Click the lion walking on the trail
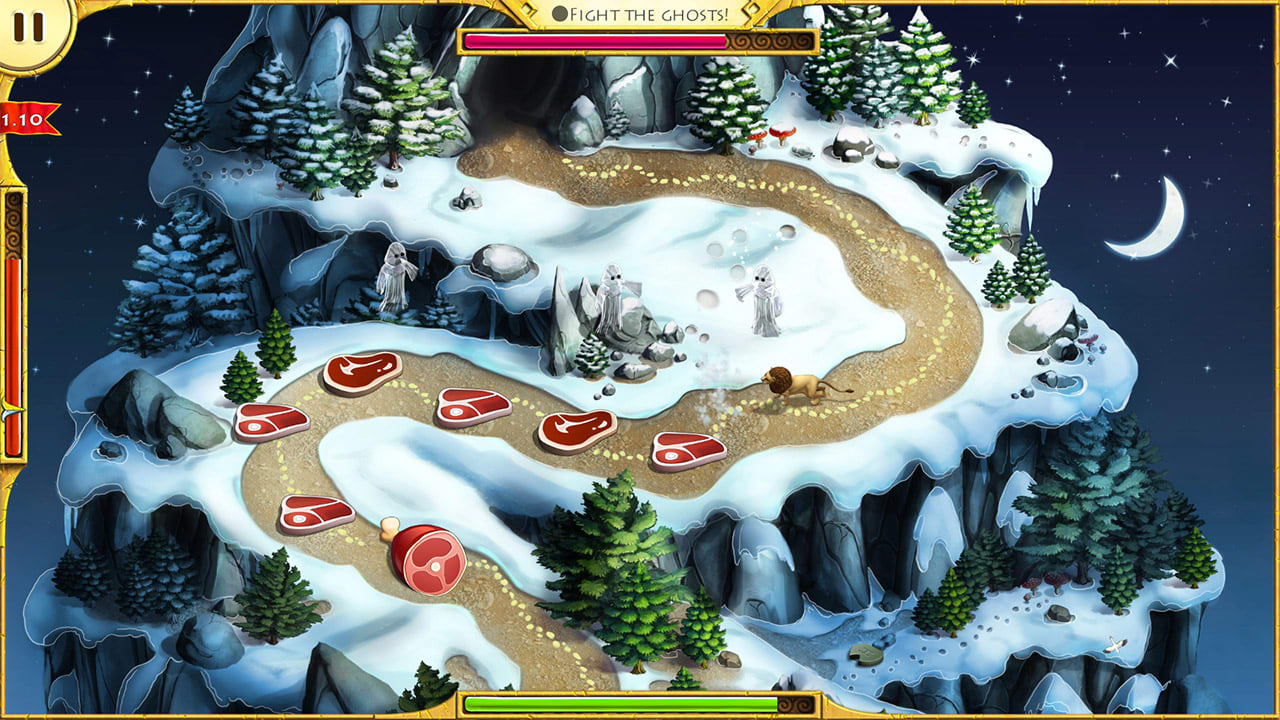This screenshot has height=720, width=1280. [795, 385]
